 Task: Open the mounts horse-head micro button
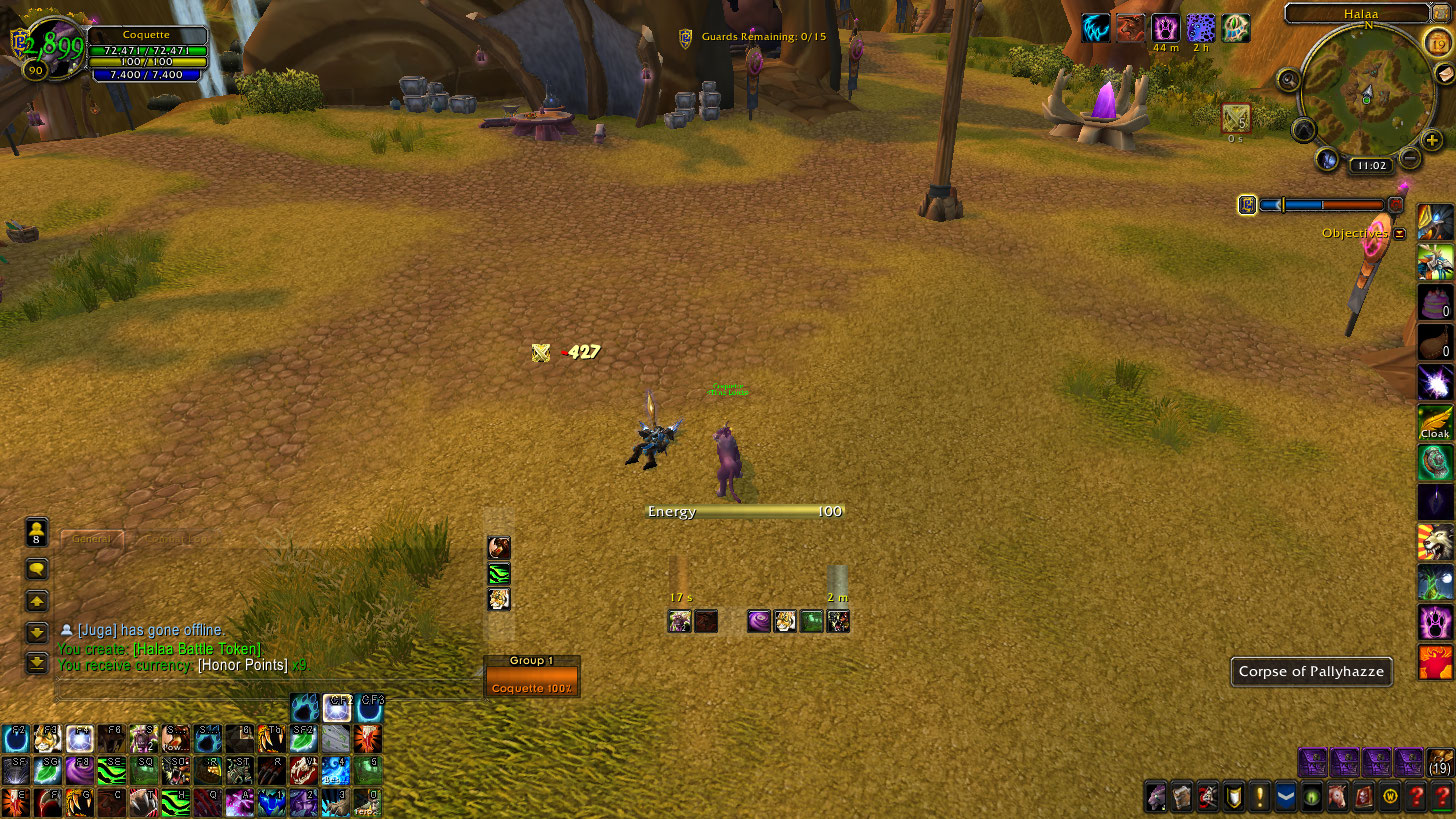[x=1337, y=797]
